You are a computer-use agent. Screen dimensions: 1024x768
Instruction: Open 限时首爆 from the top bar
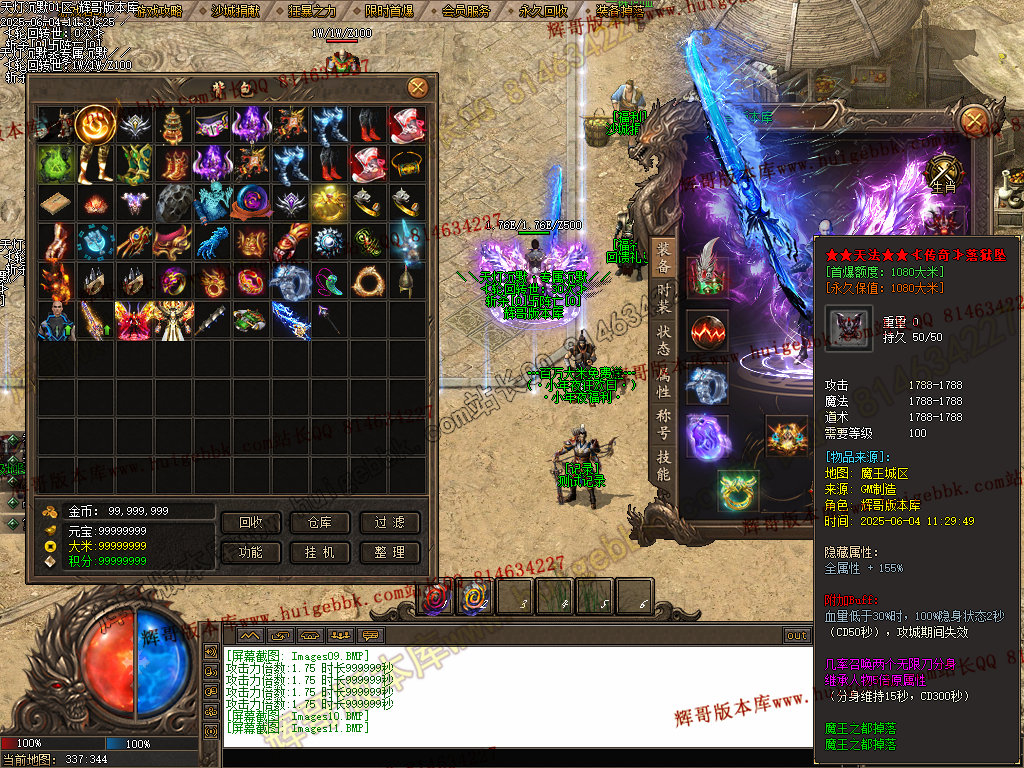389,11
